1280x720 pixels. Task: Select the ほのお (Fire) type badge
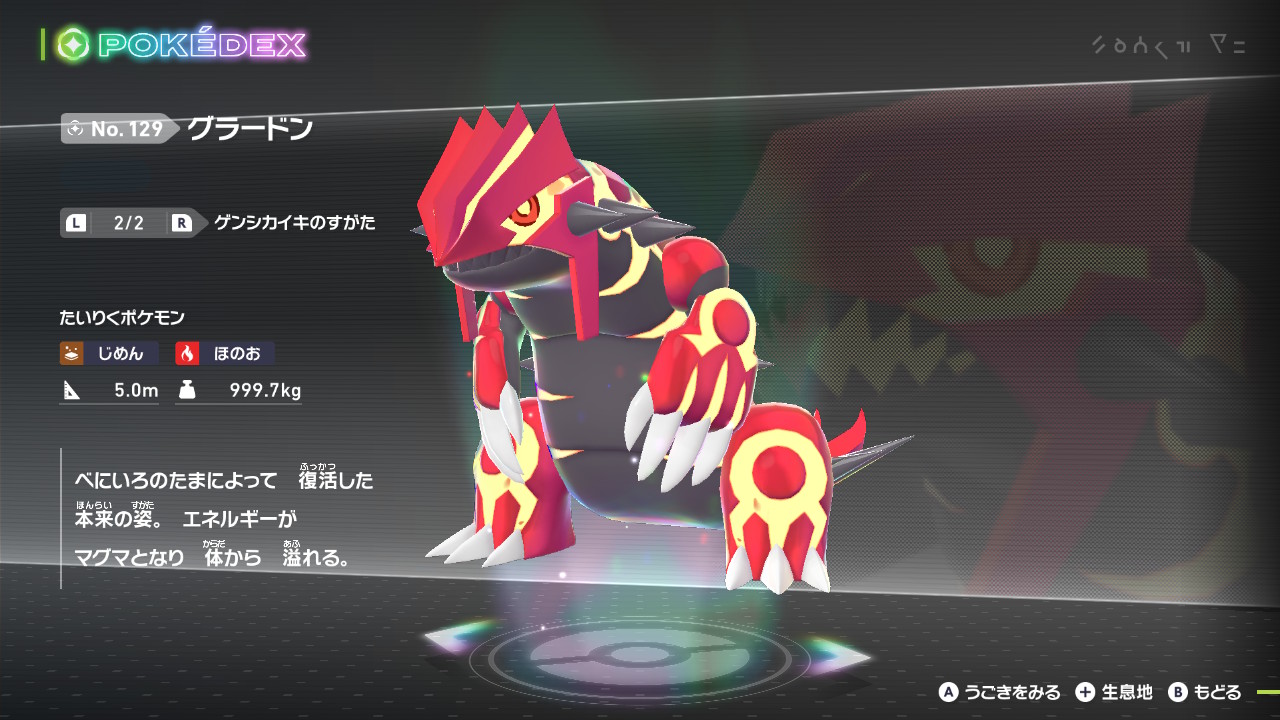[224, 353]
